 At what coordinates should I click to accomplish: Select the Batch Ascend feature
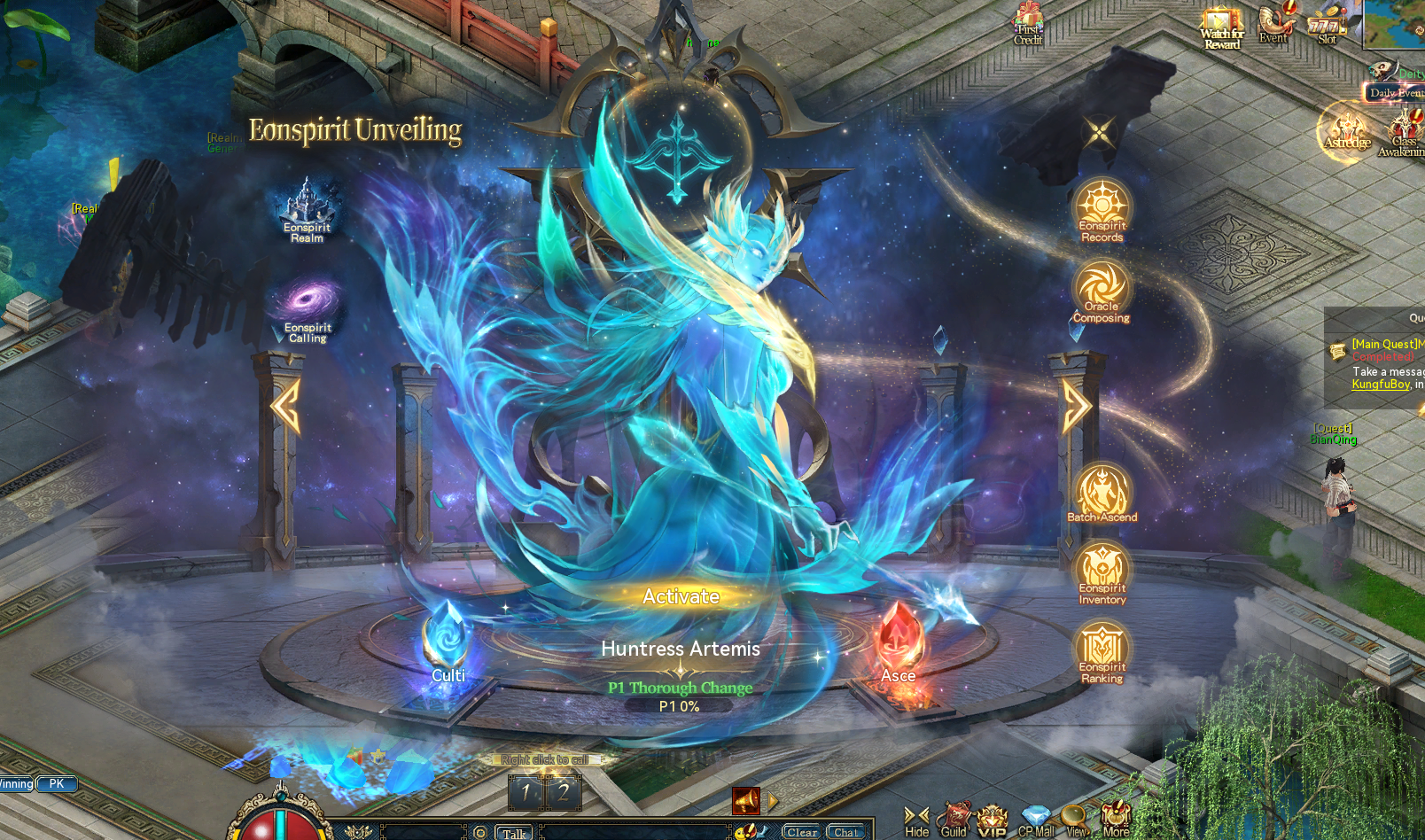point(1102,486)
